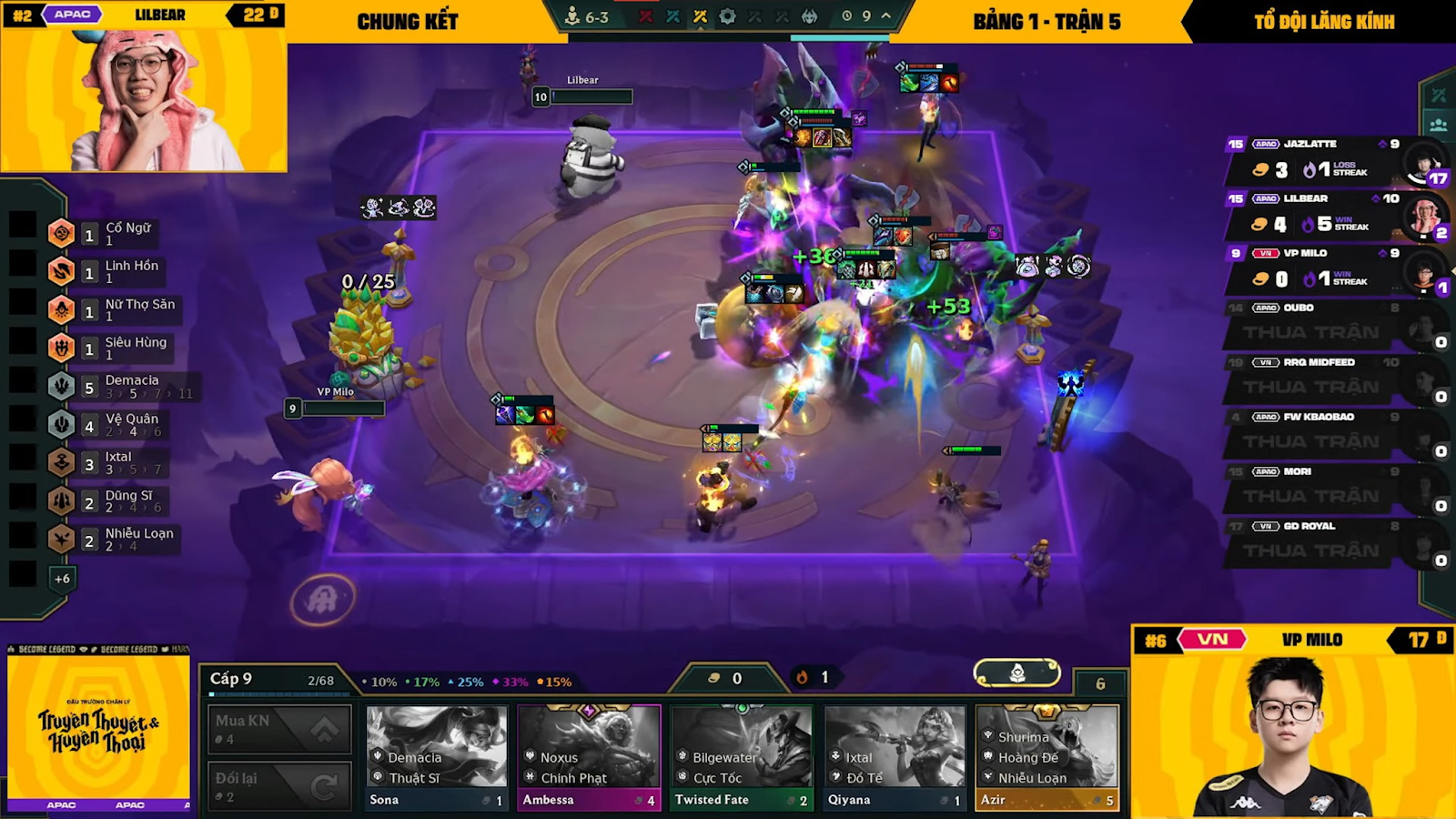
Task: Buy Twisted Fate from the shop
Action: coord(742,757)
